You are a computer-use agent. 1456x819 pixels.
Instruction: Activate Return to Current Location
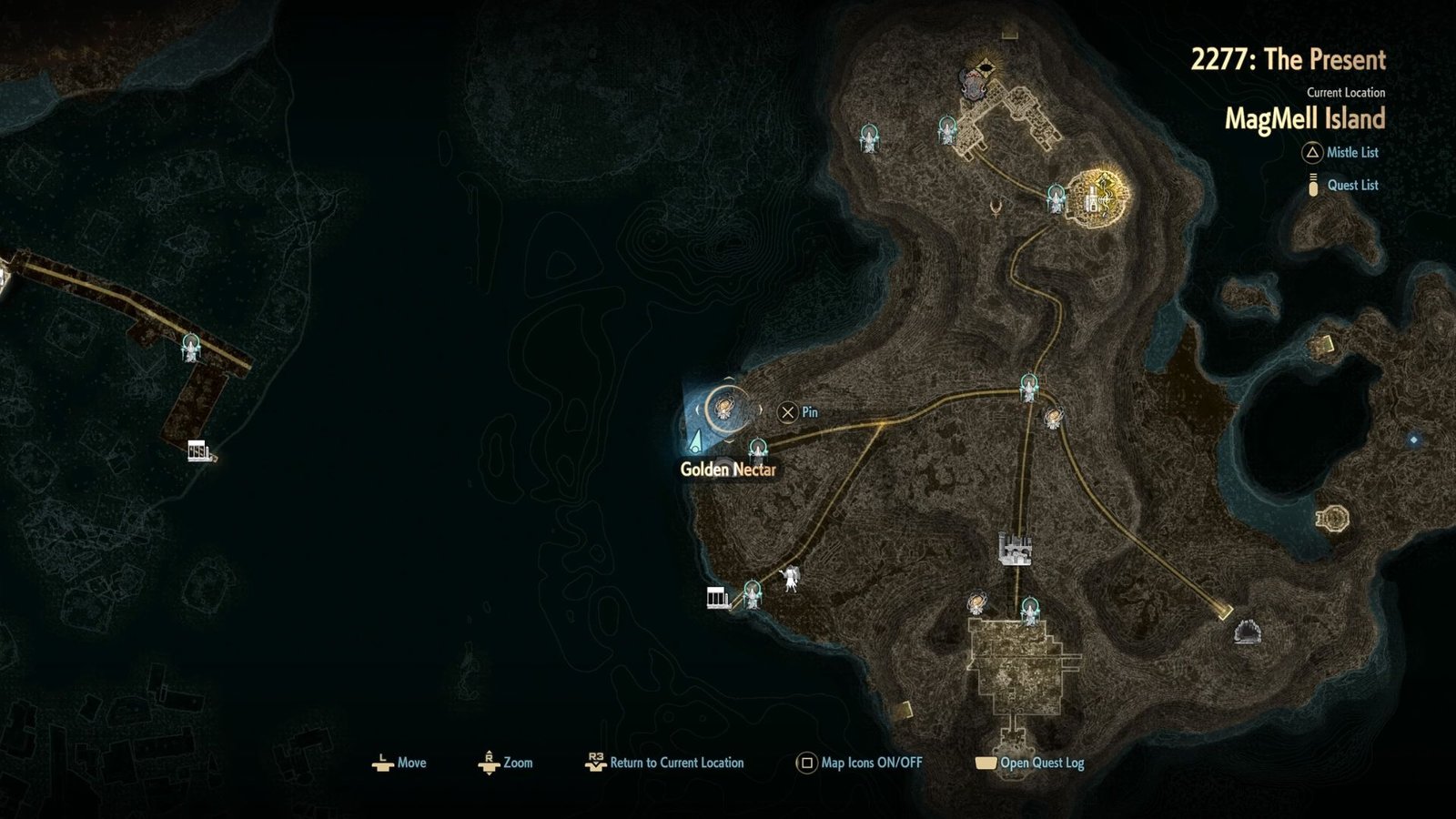pyautogui.click(x=676, y=763)
